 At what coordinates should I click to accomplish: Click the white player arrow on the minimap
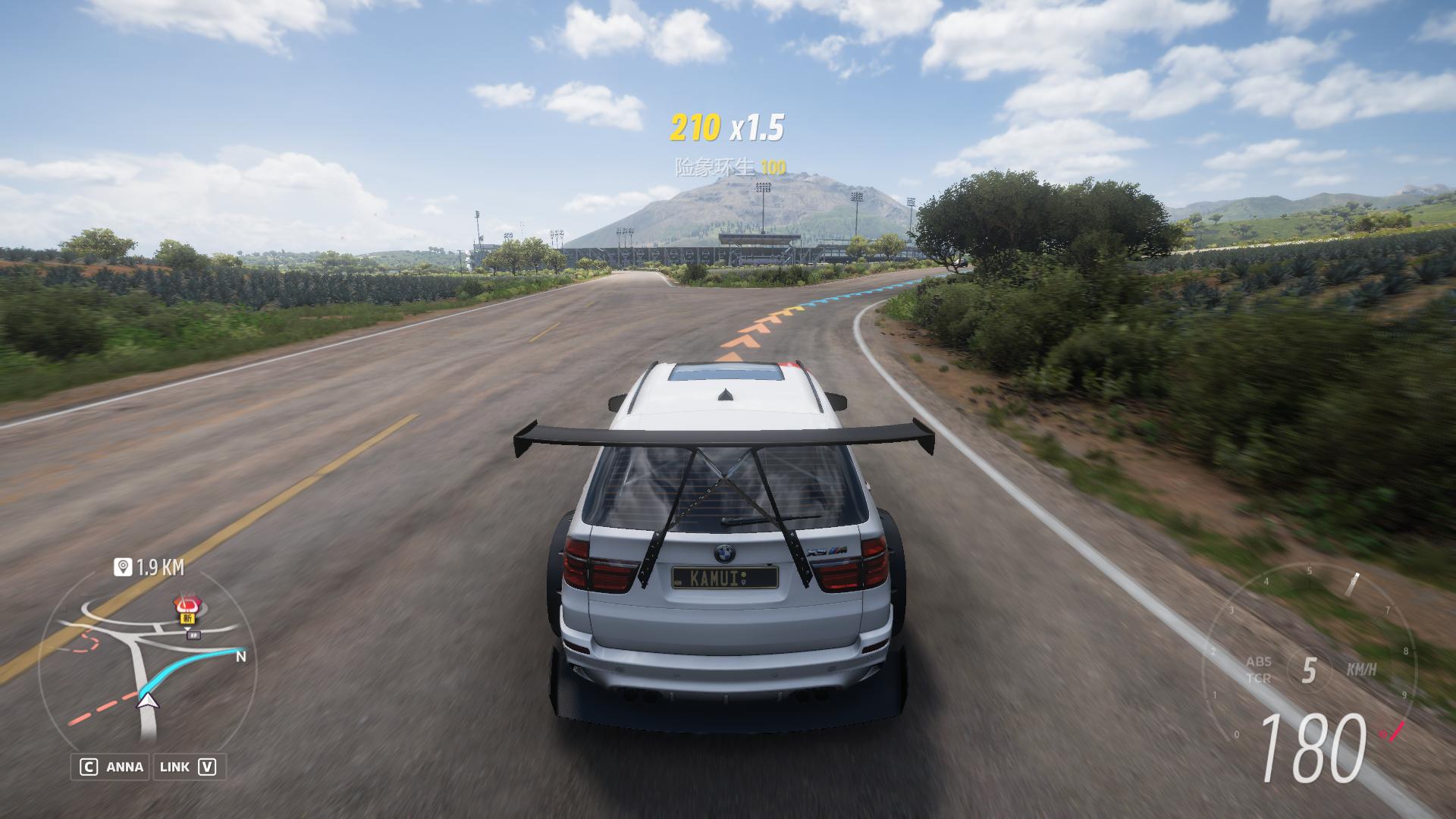tap(149, 700)
